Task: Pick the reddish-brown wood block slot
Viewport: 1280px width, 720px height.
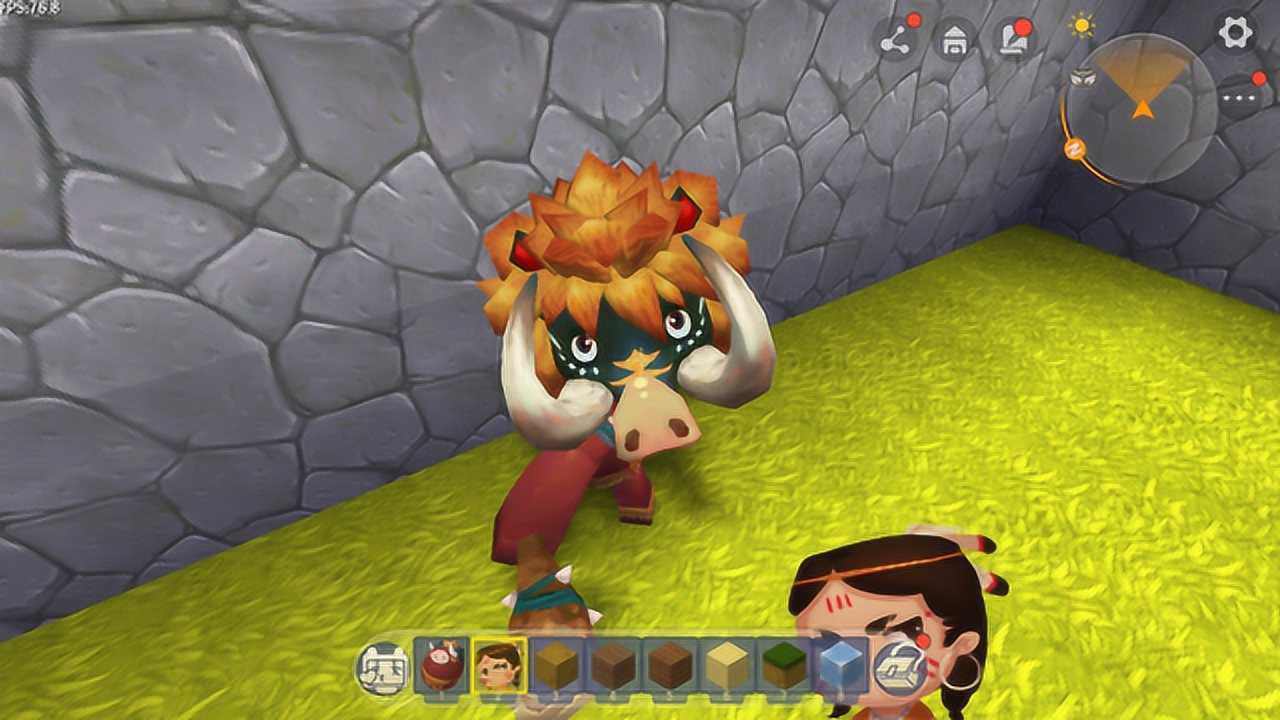Action: pos(670,665)
